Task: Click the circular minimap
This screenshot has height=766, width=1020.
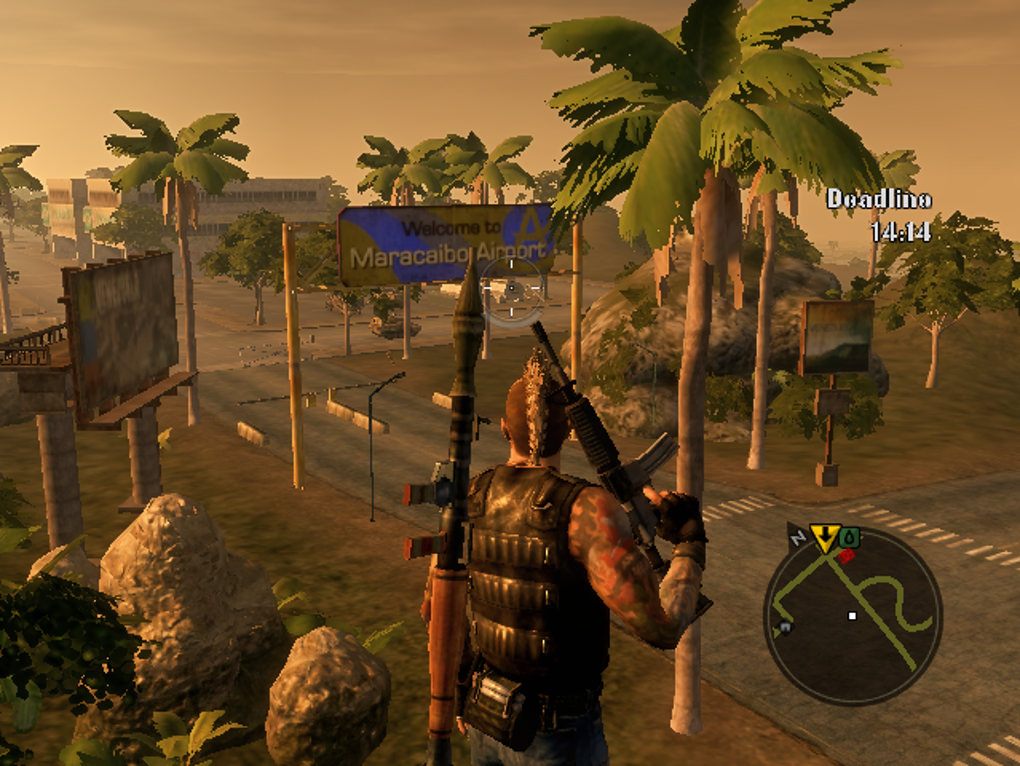Action: (853, 614)
